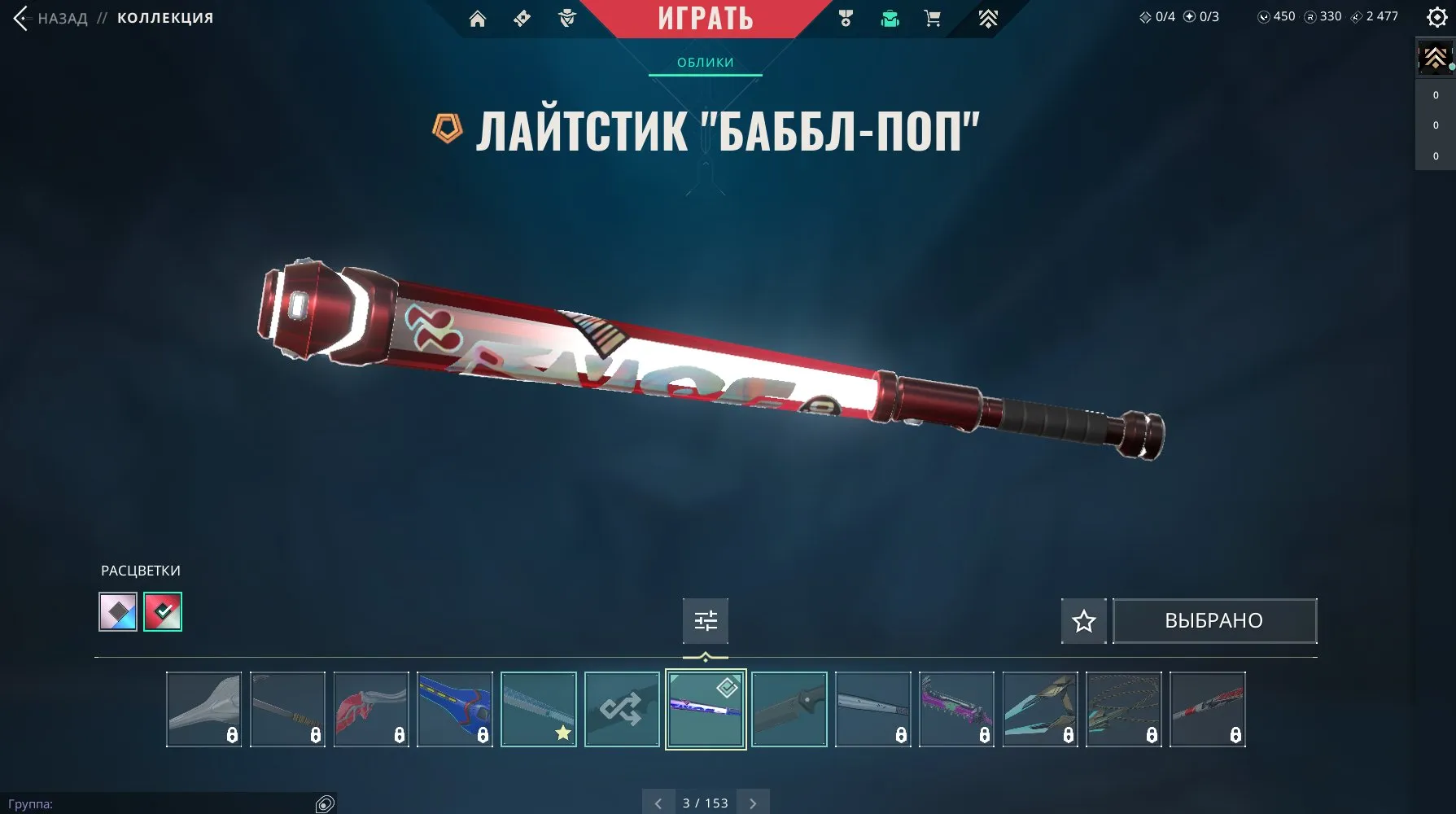The height and width of the screenshot is (814, 1456).
Task: Click the next page chevron arrow
Action: point(752,803)
